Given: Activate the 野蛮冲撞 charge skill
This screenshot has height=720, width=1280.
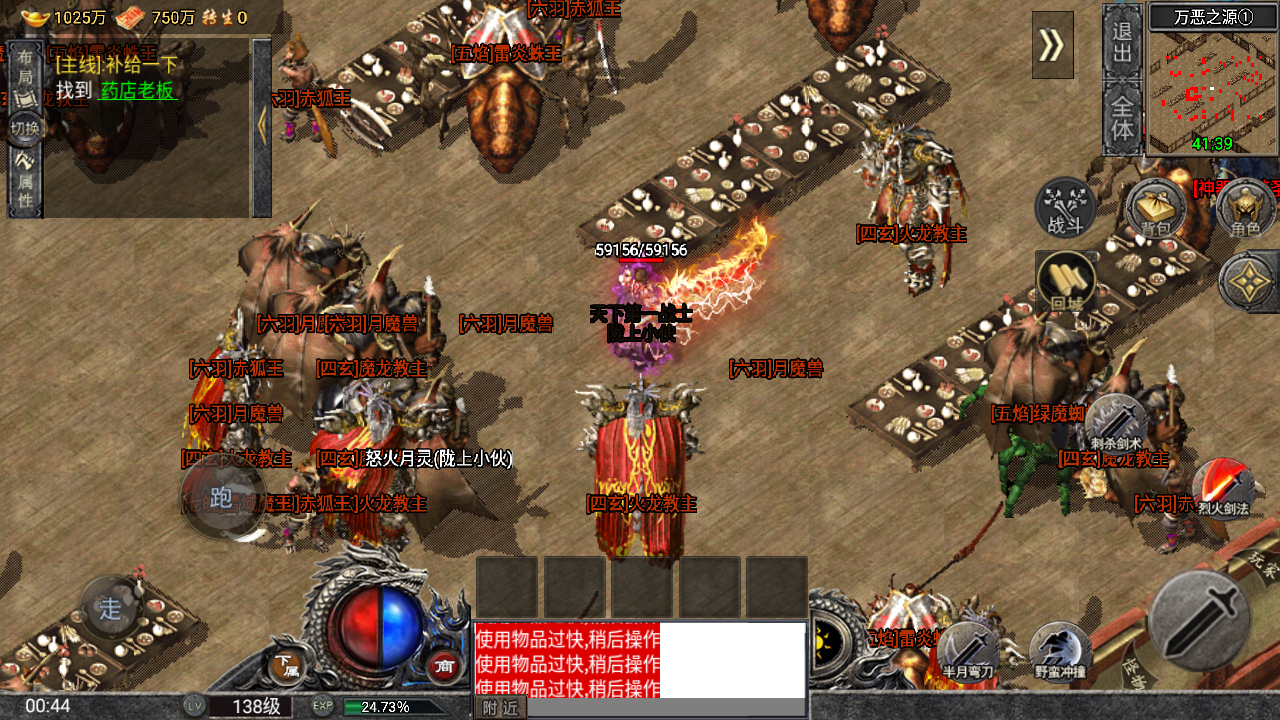Looking at the screenshot, I should pos(1059,650).
